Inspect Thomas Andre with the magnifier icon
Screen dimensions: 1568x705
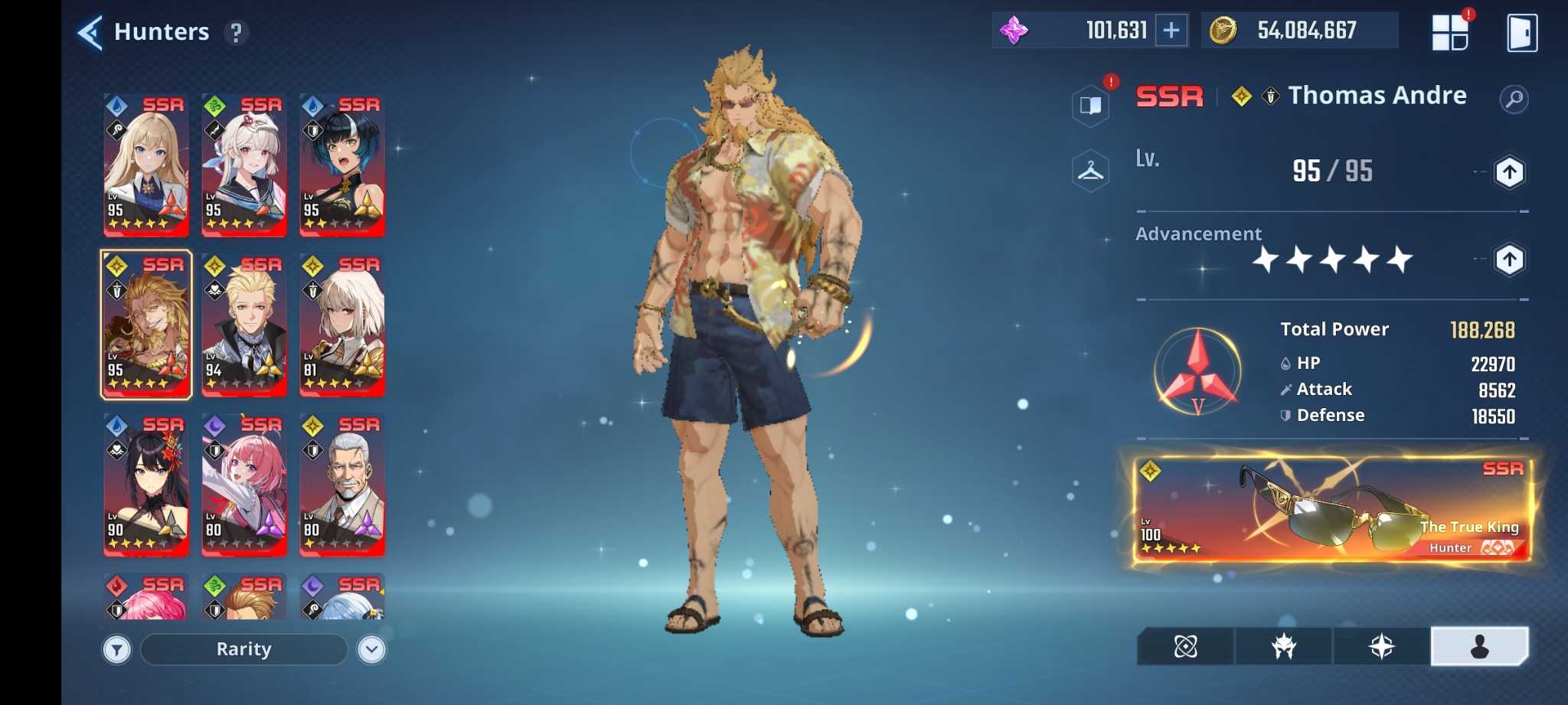pos(1514,99)
